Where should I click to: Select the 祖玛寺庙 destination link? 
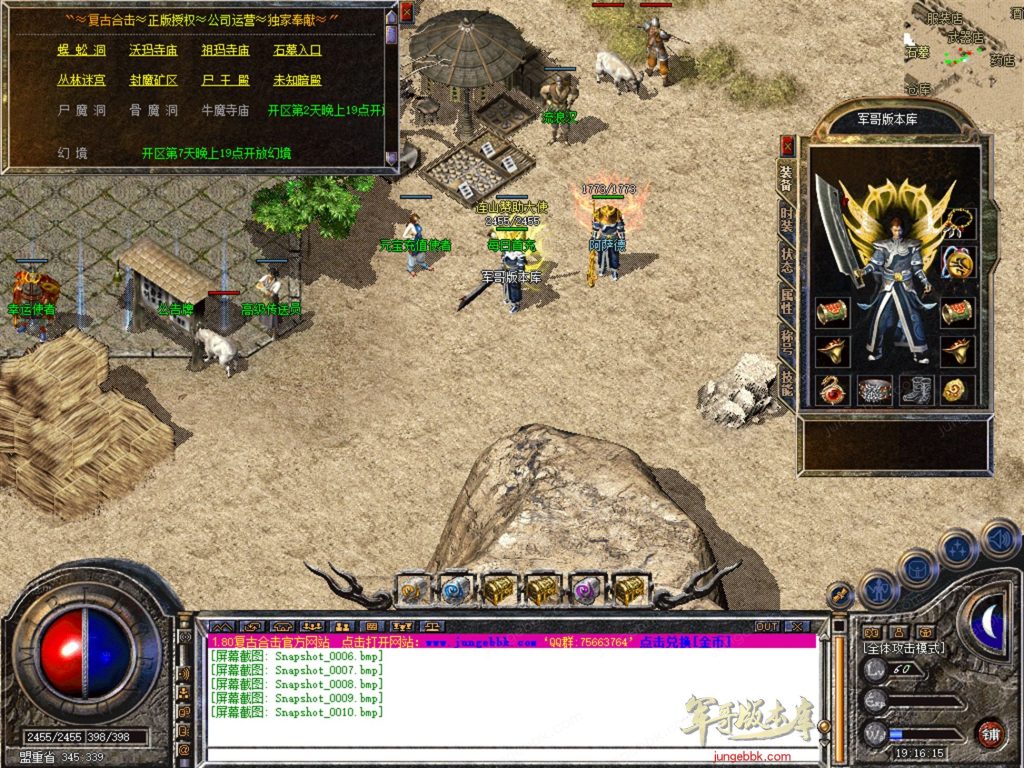click(x=225, y=50)
